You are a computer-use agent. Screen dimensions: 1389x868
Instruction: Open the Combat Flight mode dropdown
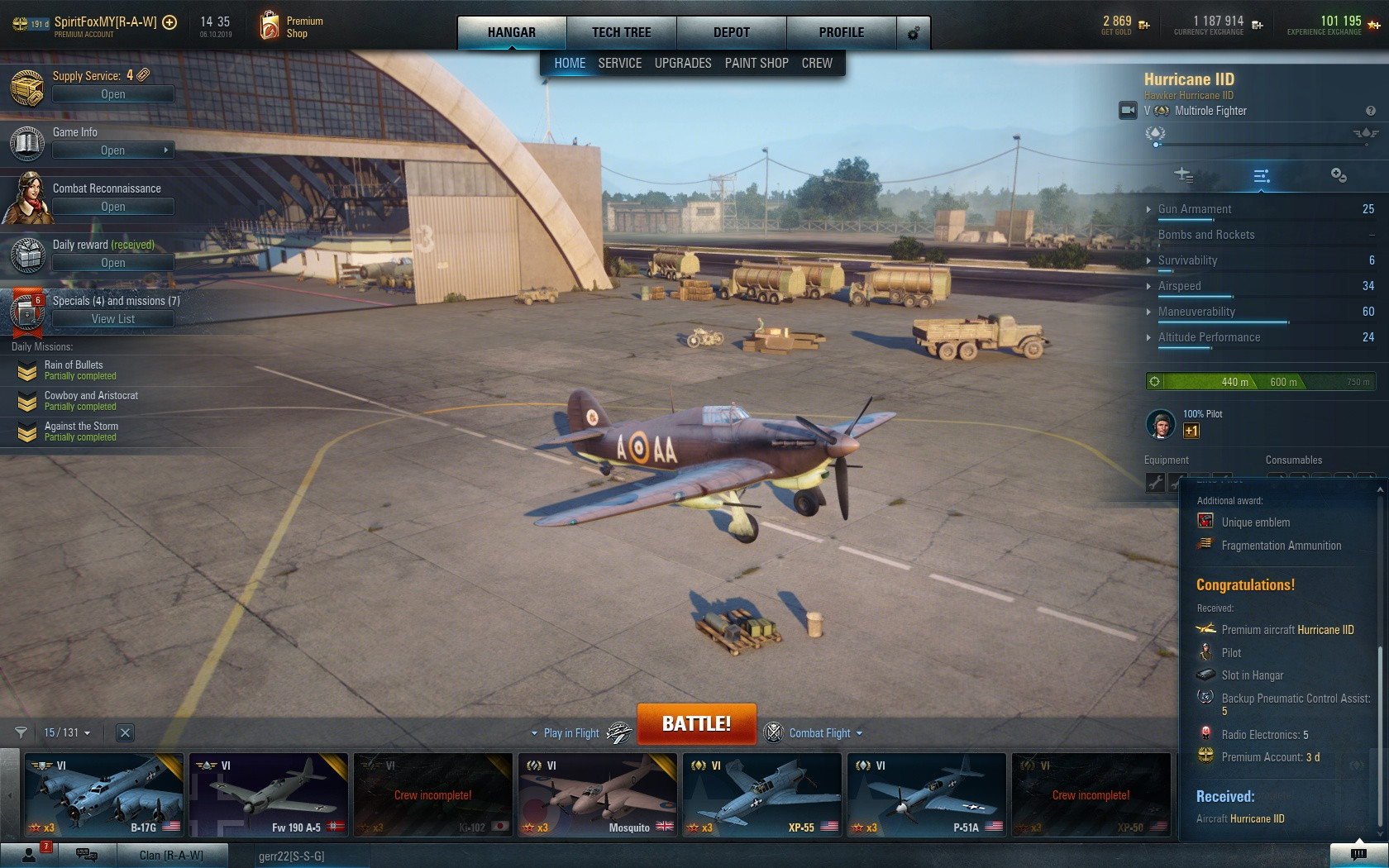tap(824, 733)
